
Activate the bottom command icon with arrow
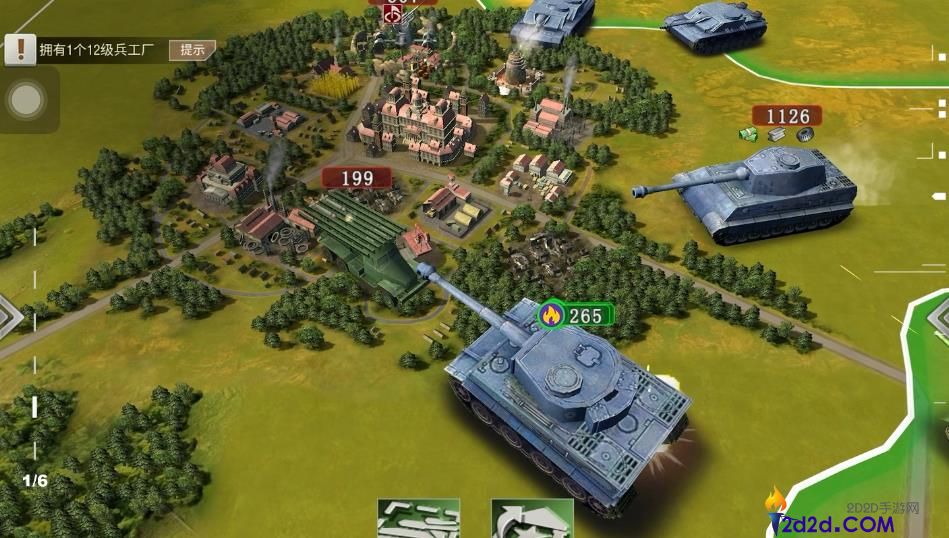point(531,519)
